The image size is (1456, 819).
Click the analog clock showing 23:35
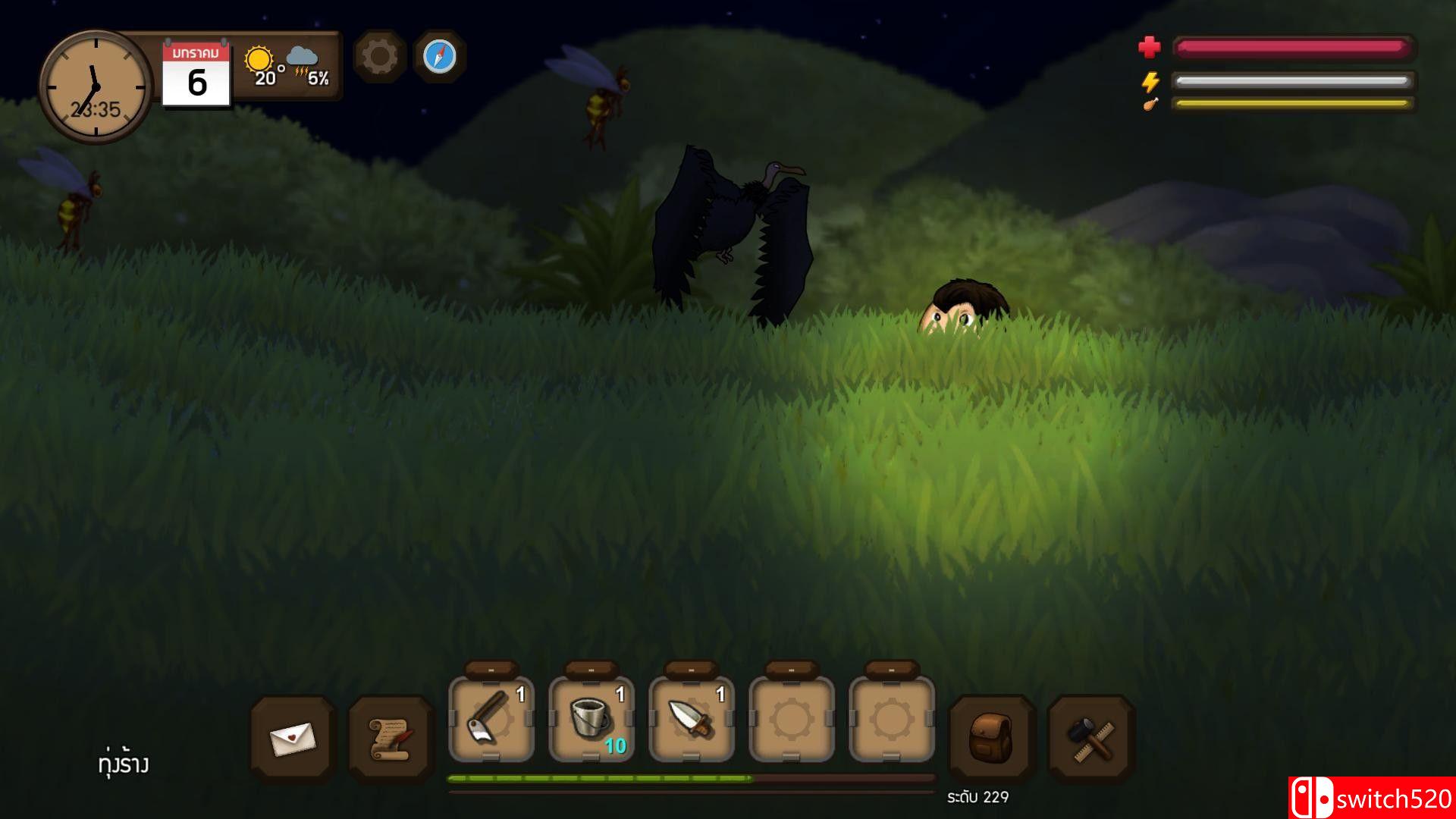(96, 87)
